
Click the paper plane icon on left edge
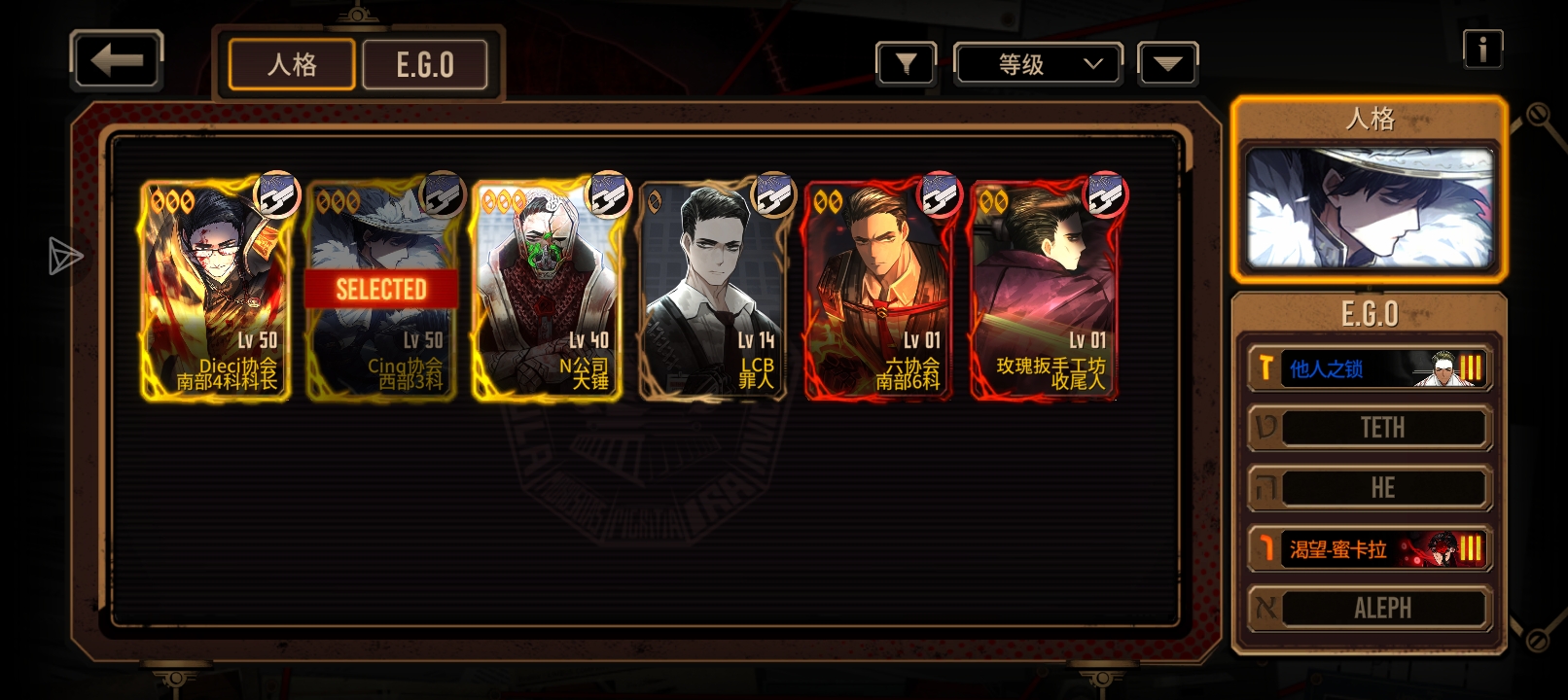point(65,256)
